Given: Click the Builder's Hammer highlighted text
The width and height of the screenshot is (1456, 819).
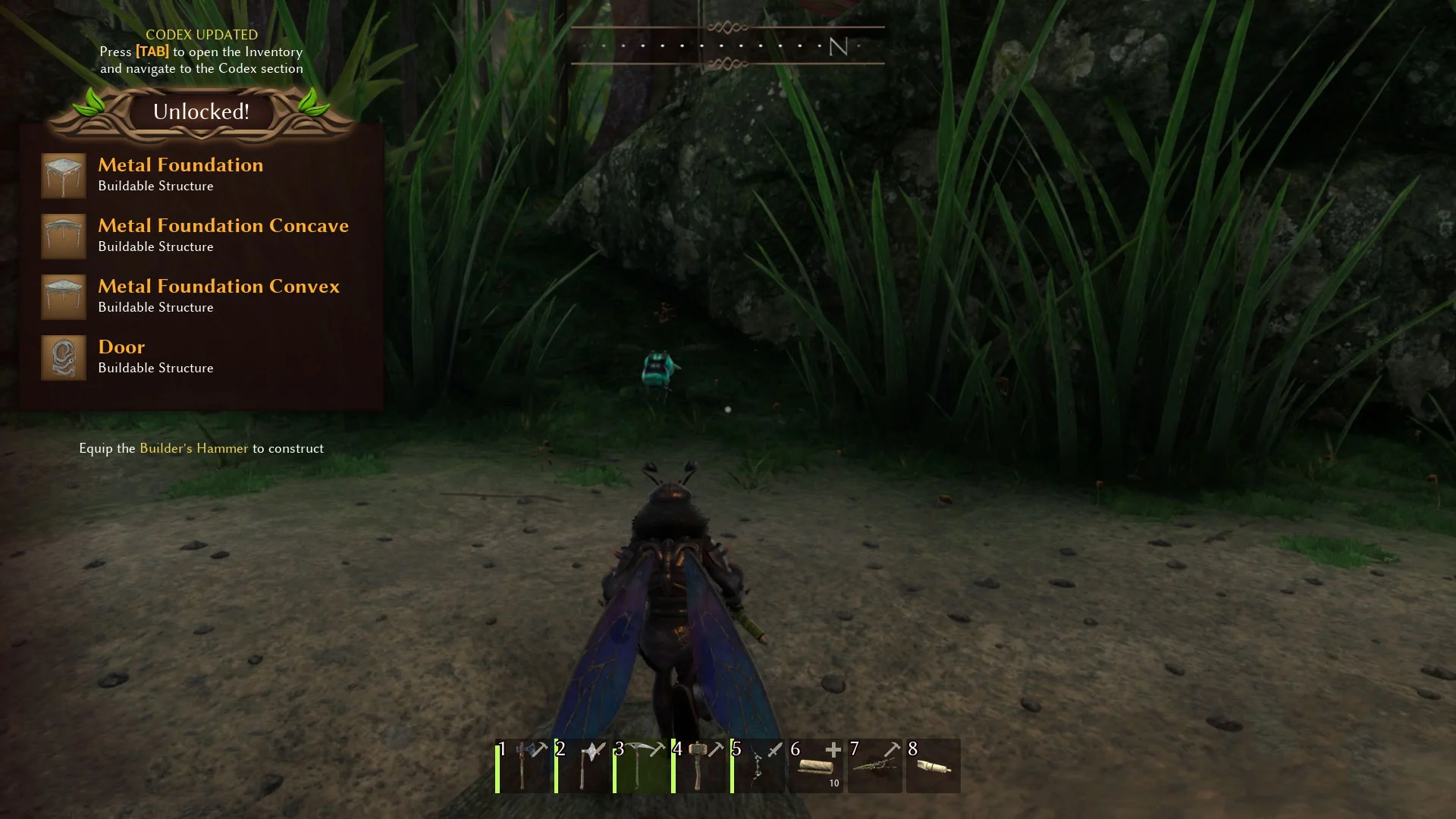Looking at the screenshot, I should pyautogui.click(x=194, y=448).
